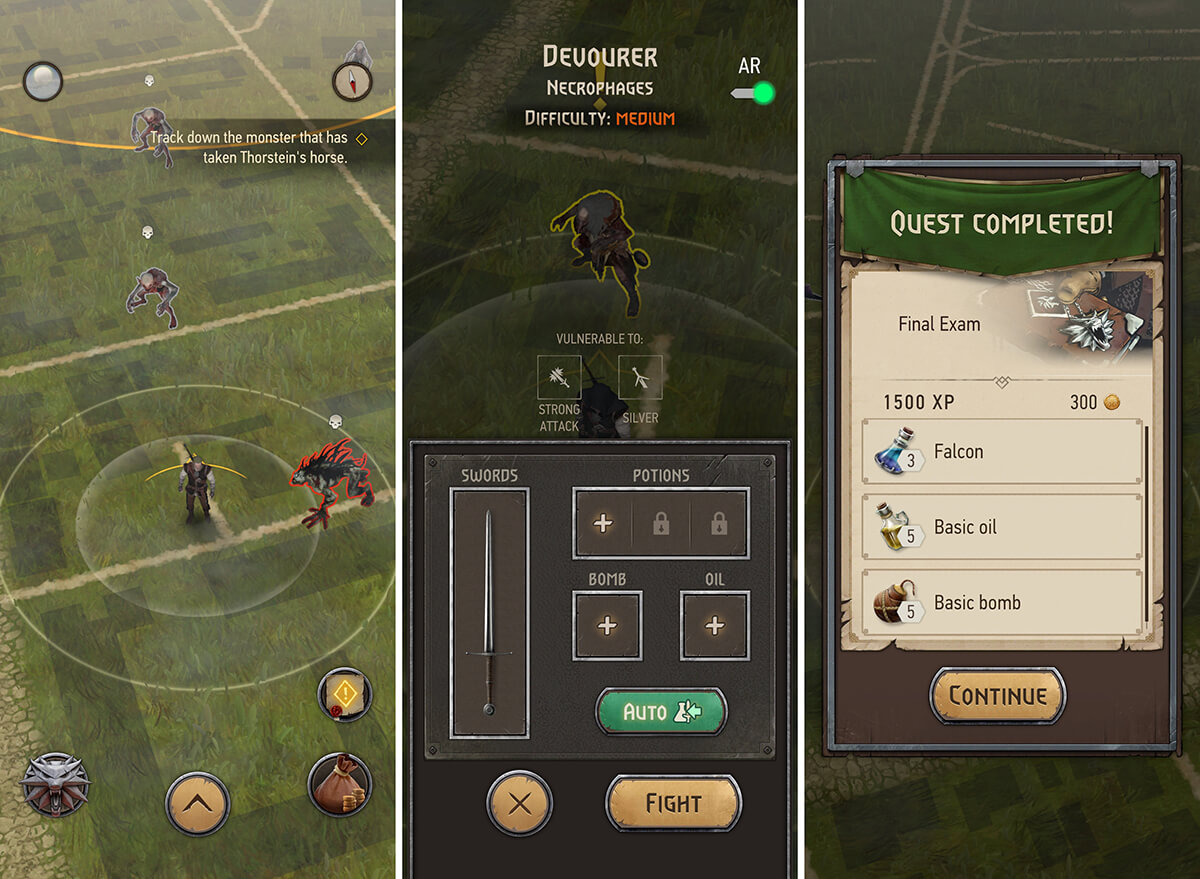1200x879 pixels.
Task: Select the tracked quest objective text
Action: [250, 147]
